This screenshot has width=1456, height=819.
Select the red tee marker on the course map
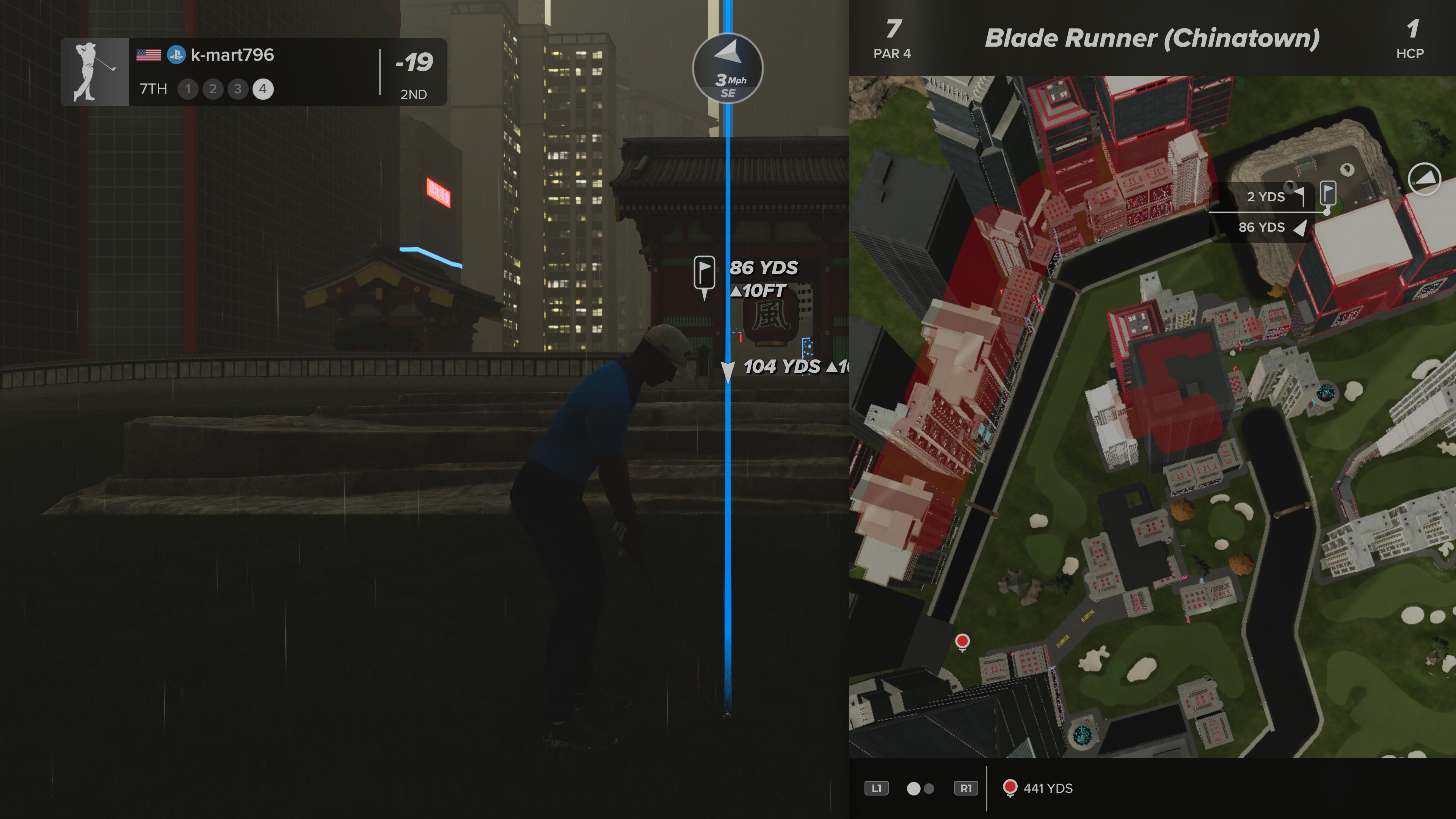(962, 642)
